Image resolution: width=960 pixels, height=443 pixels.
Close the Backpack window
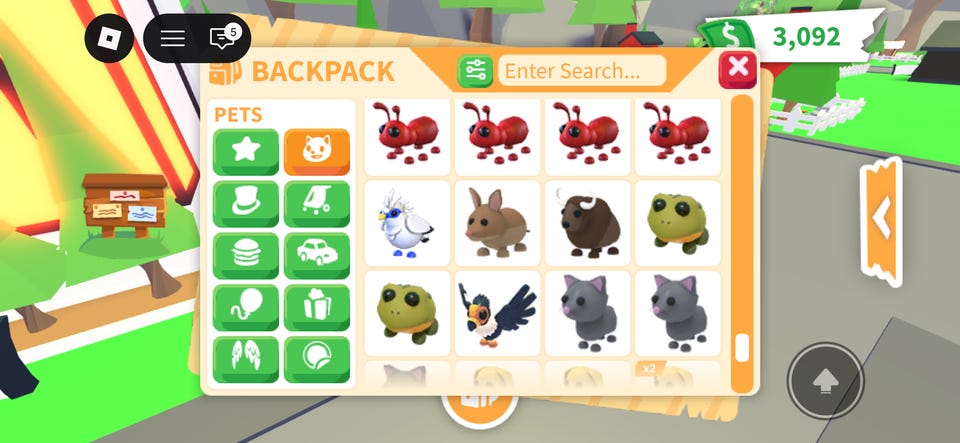pos(738,69)
